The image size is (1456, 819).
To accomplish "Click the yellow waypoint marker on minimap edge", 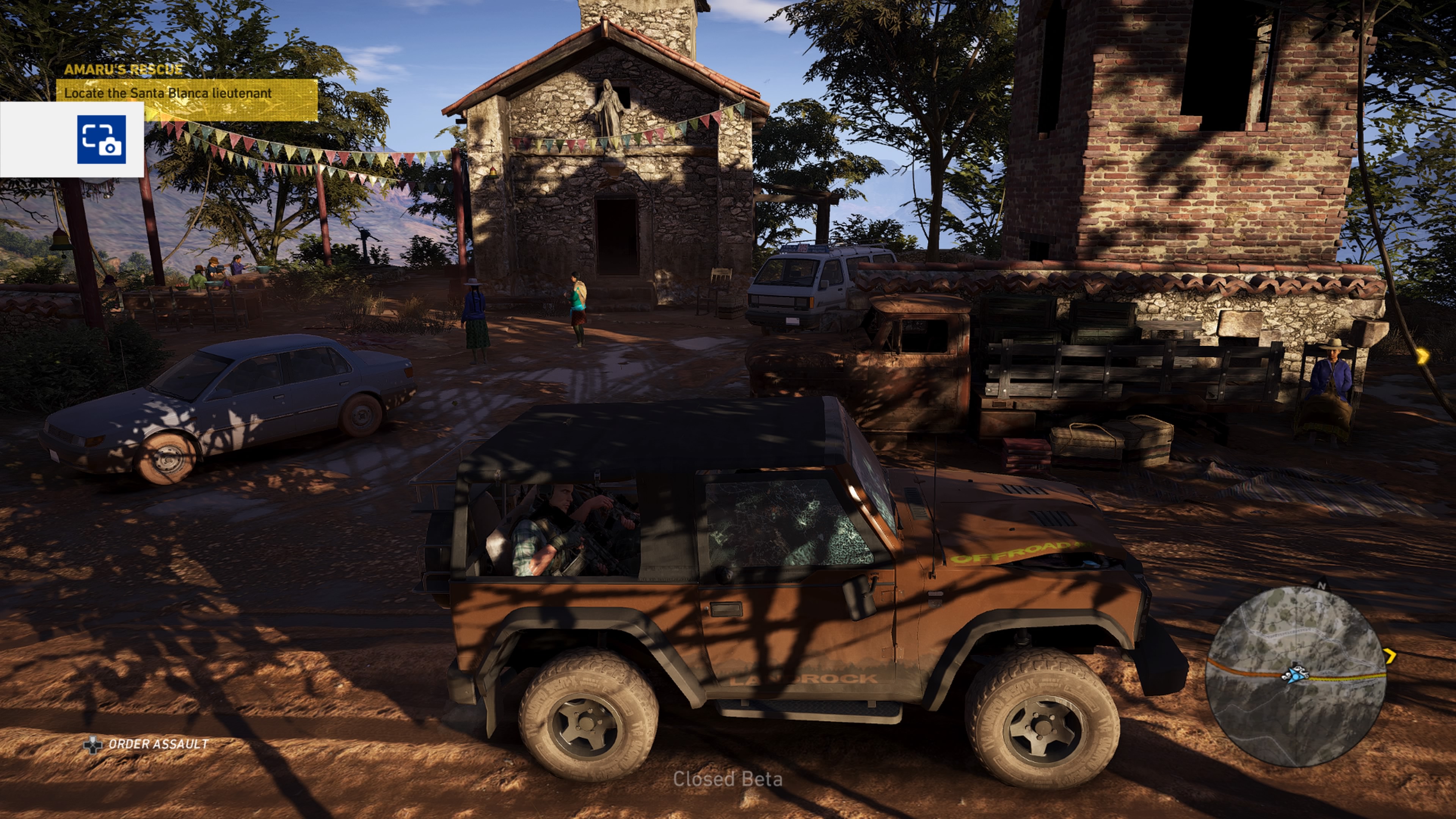I will 1390,656.
